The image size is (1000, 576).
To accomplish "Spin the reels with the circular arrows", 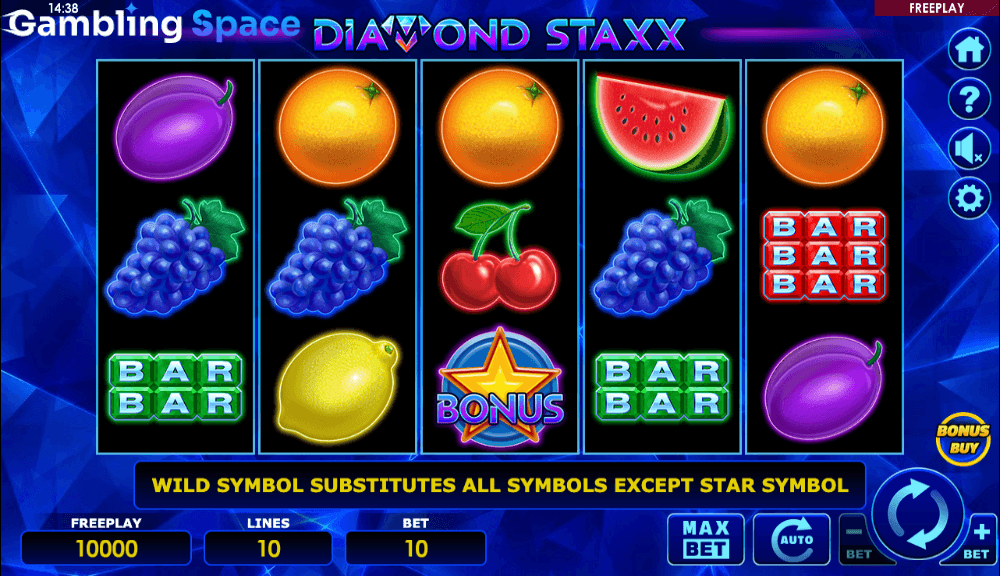I will (917, 514).
